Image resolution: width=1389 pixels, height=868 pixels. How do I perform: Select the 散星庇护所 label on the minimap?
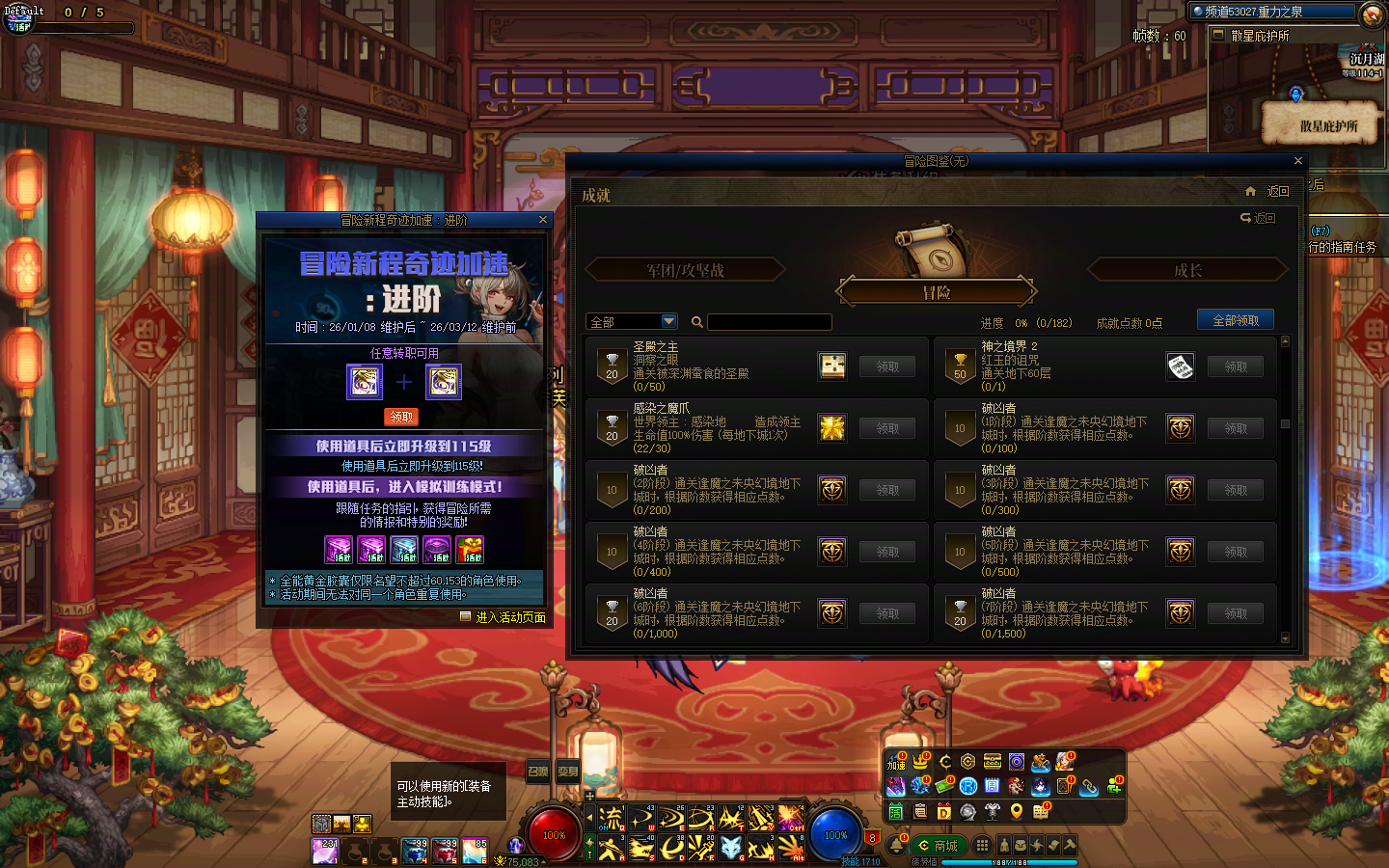point(1328,126)
